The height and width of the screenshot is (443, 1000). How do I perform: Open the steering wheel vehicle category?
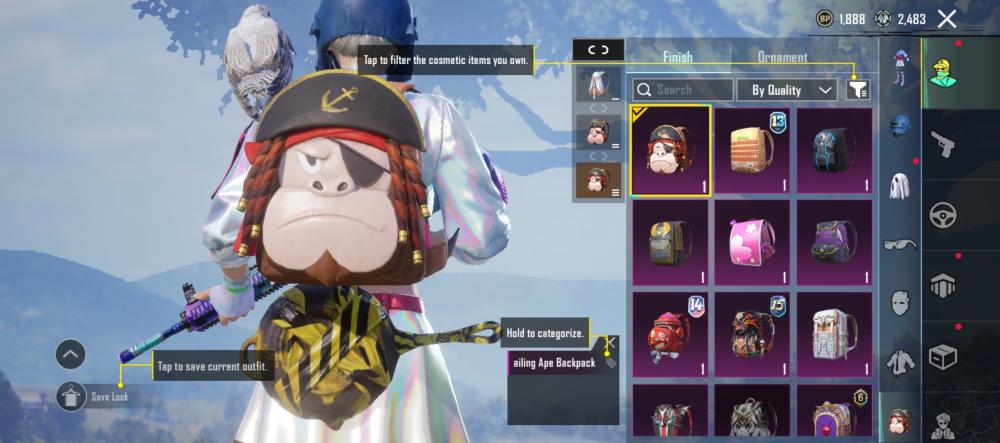tap(942, 215)
